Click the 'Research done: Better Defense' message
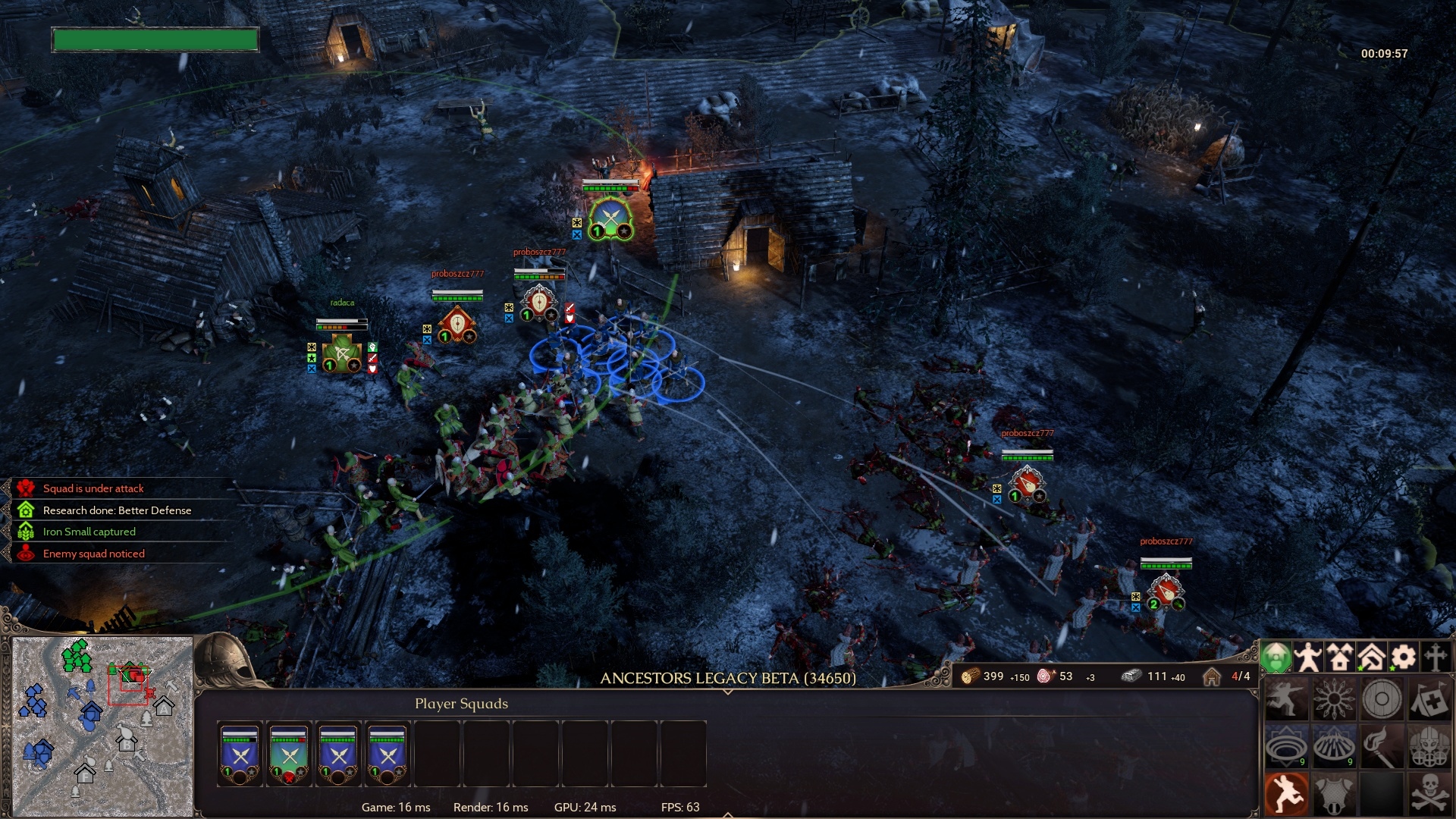Image resolution: width=1456 pixels, height=819 pixels. pyautogui.click(x=117, y=510)
